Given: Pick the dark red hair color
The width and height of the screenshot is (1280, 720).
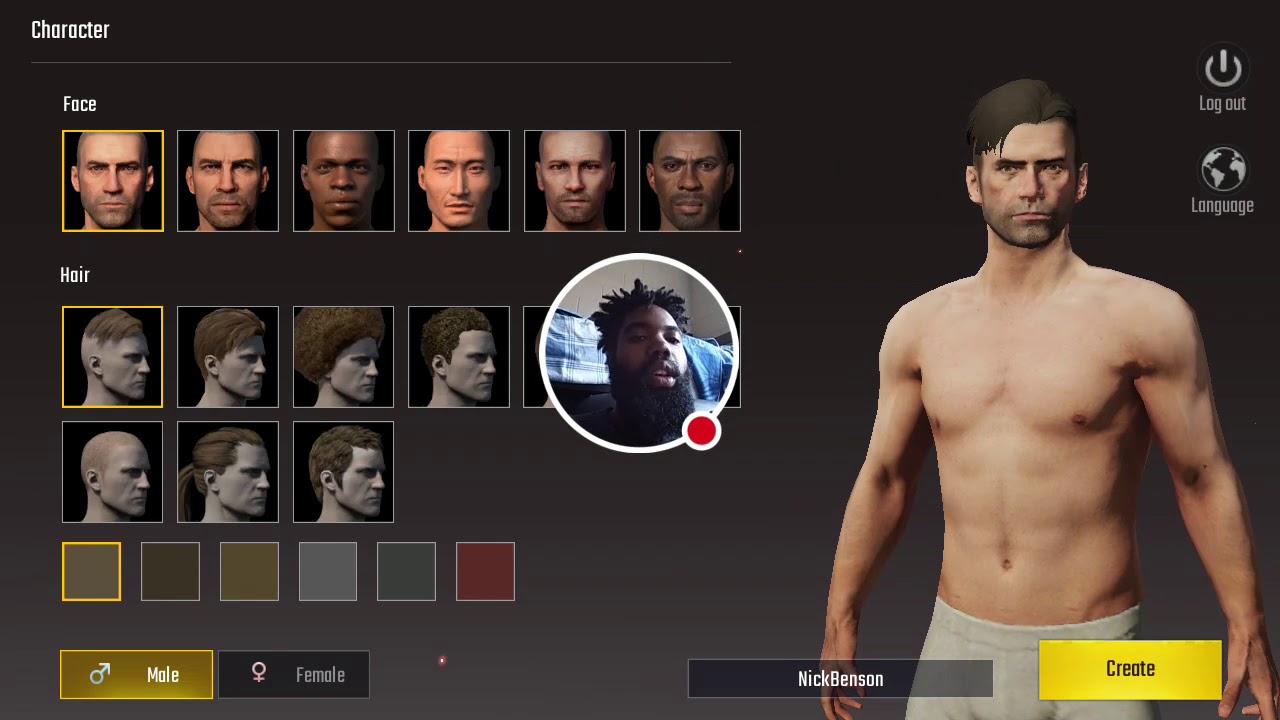Looking at the screenshot, I should [x=485, y=571].
